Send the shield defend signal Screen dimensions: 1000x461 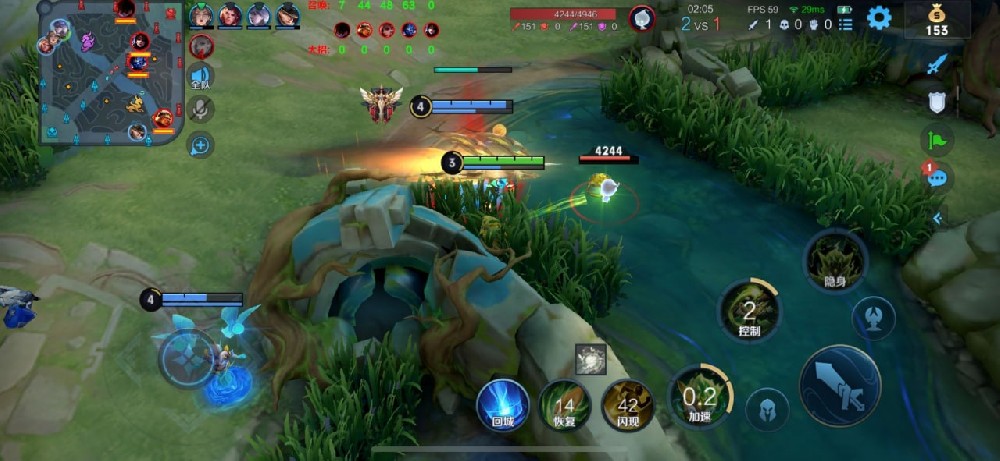[937, 102]
